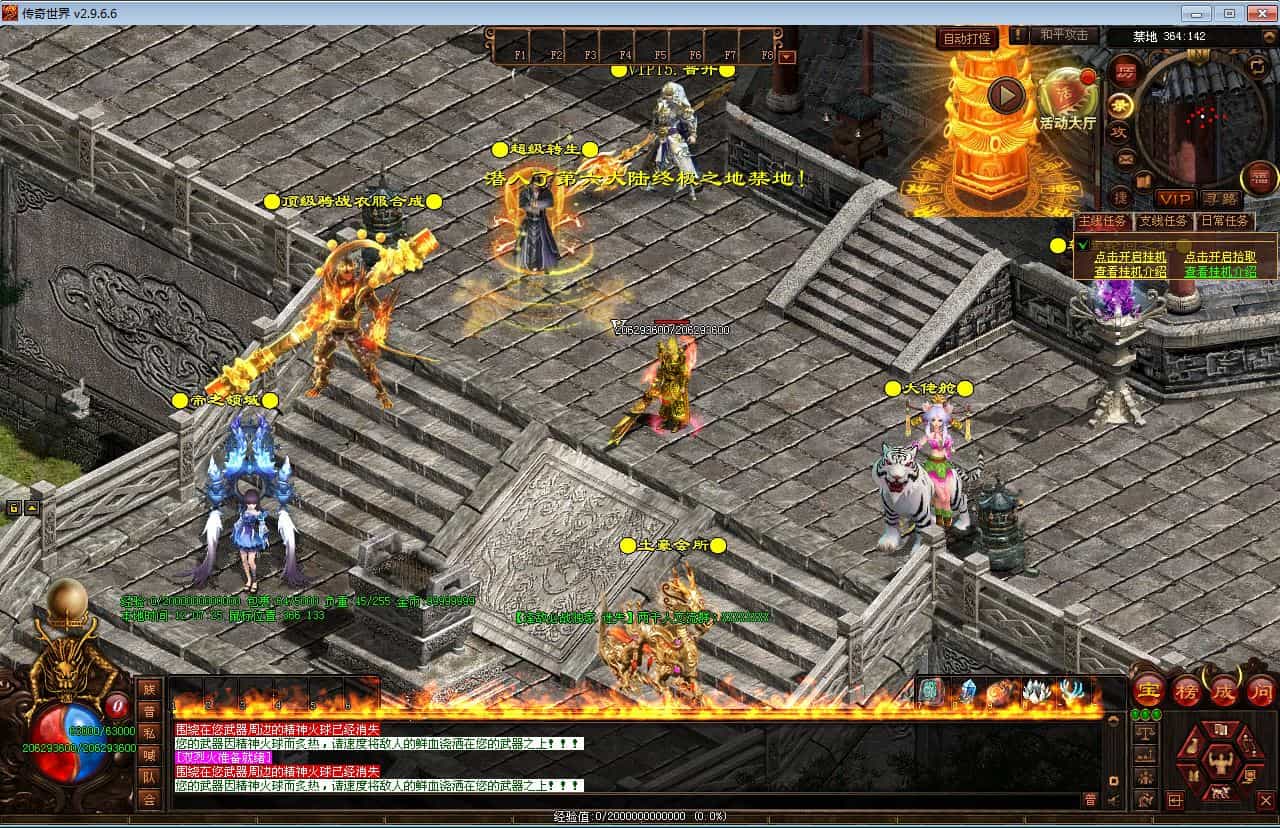Click the 点击开启拾取 link
The height and width of the screenshot is (828, 1280).
tap(1220, 257)
